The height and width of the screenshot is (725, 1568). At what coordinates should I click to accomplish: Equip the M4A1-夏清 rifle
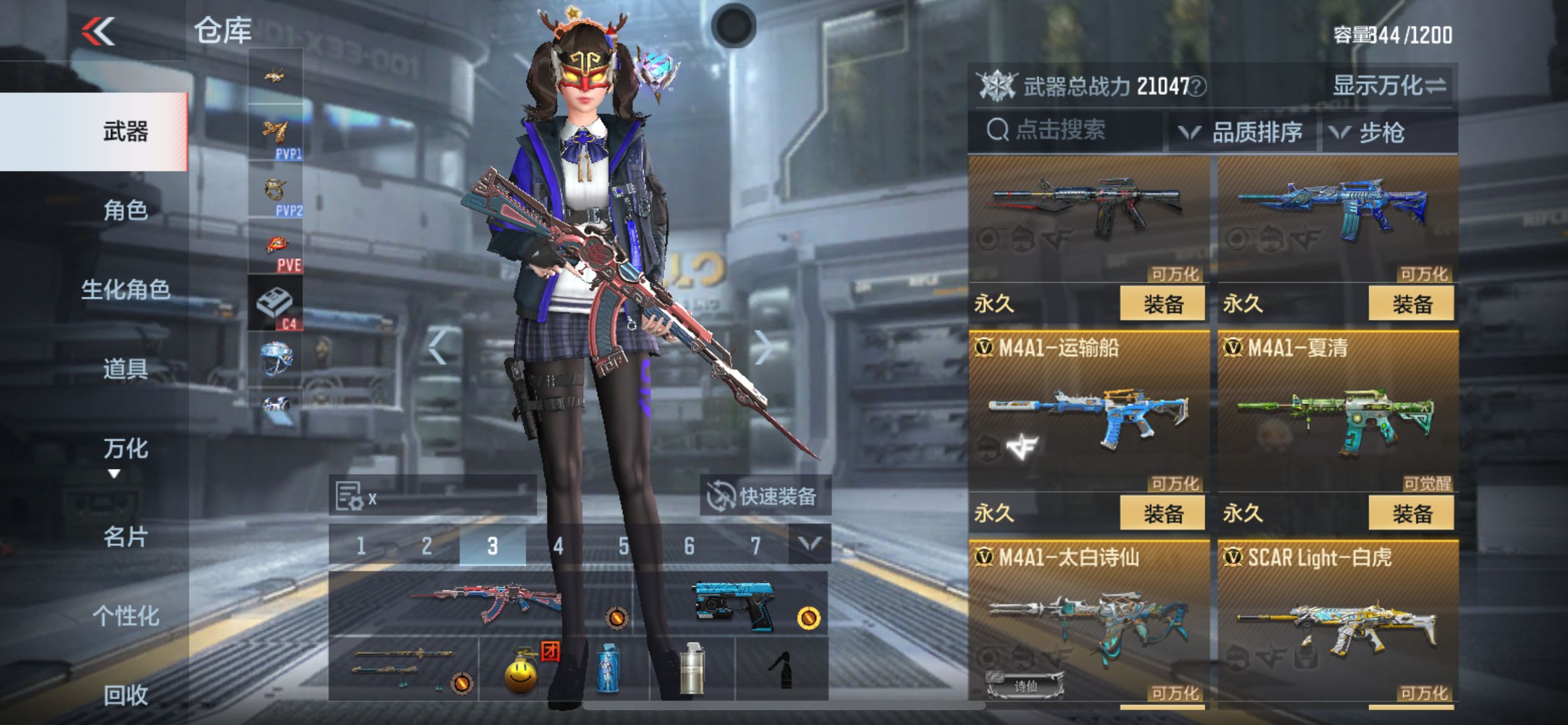tap(1411, 513)
